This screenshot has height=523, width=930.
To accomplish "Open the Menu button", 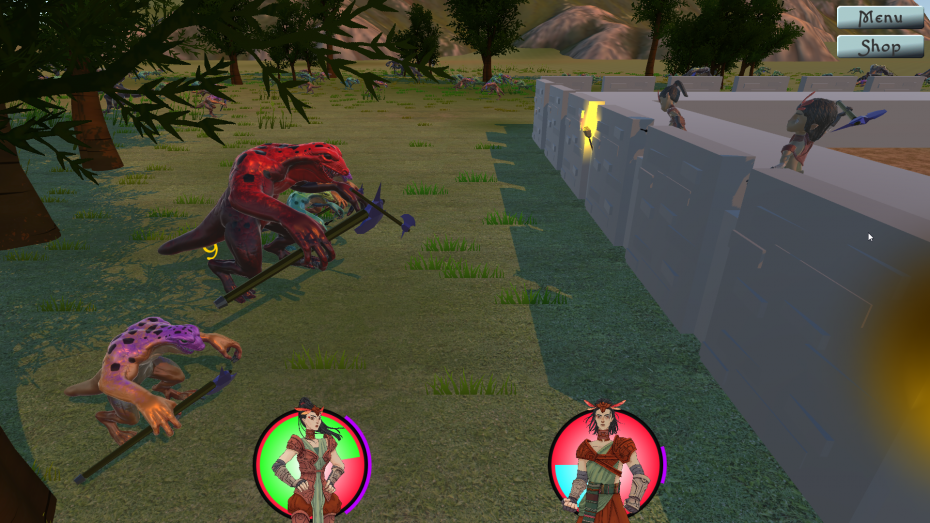I will pyautogui.click(x=879, y=18).
